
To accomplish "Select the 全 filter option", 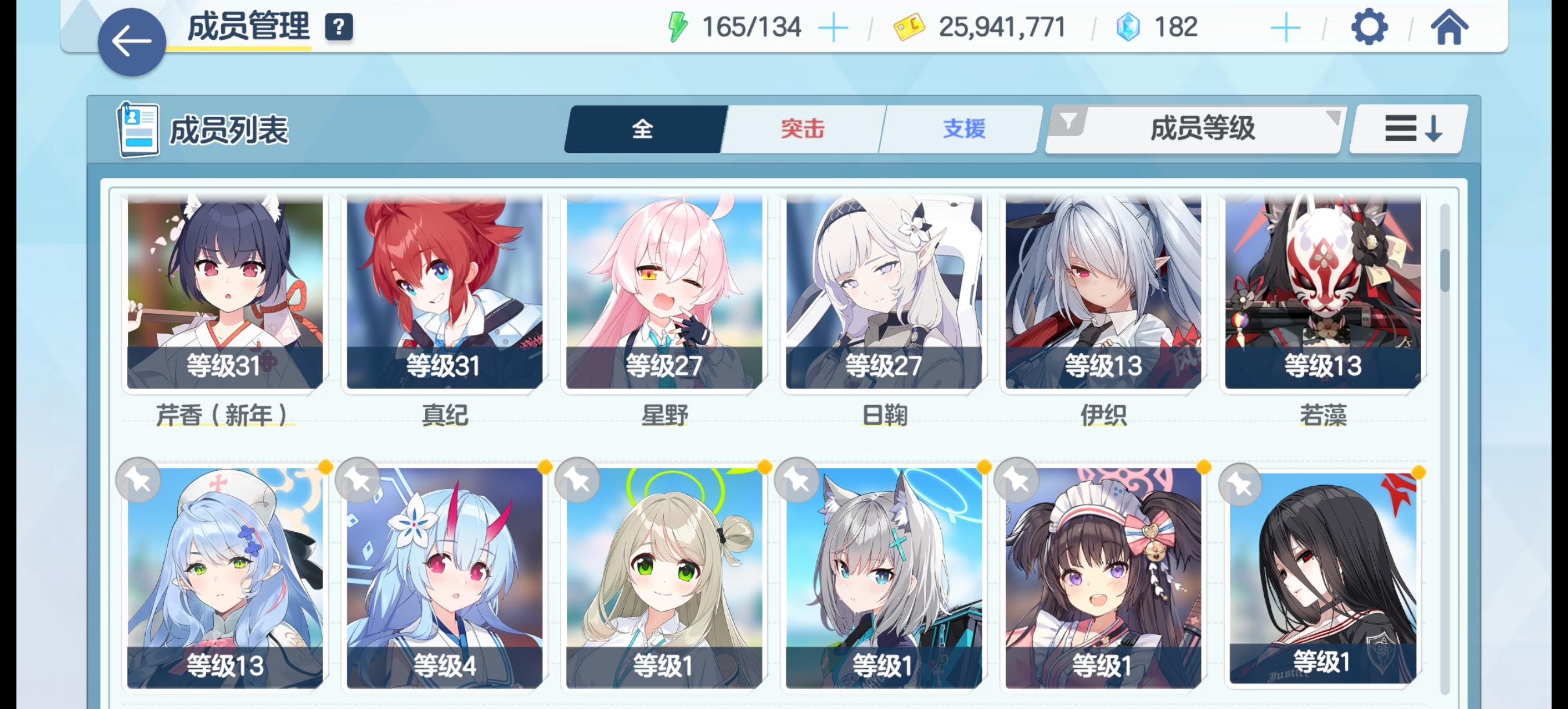I will click(x=642, y=128).
